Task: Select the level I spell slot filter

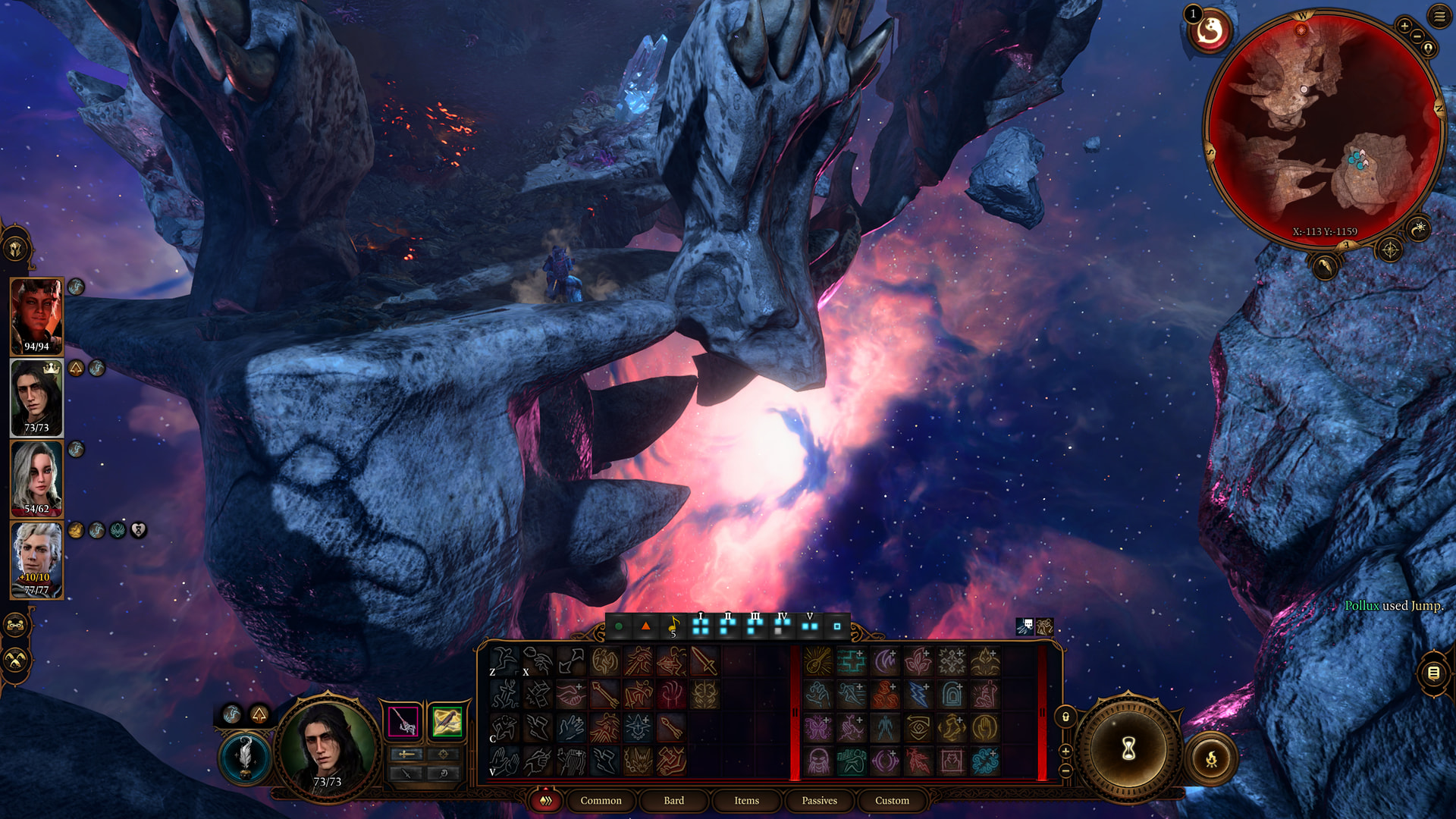Action: (700, 626)
